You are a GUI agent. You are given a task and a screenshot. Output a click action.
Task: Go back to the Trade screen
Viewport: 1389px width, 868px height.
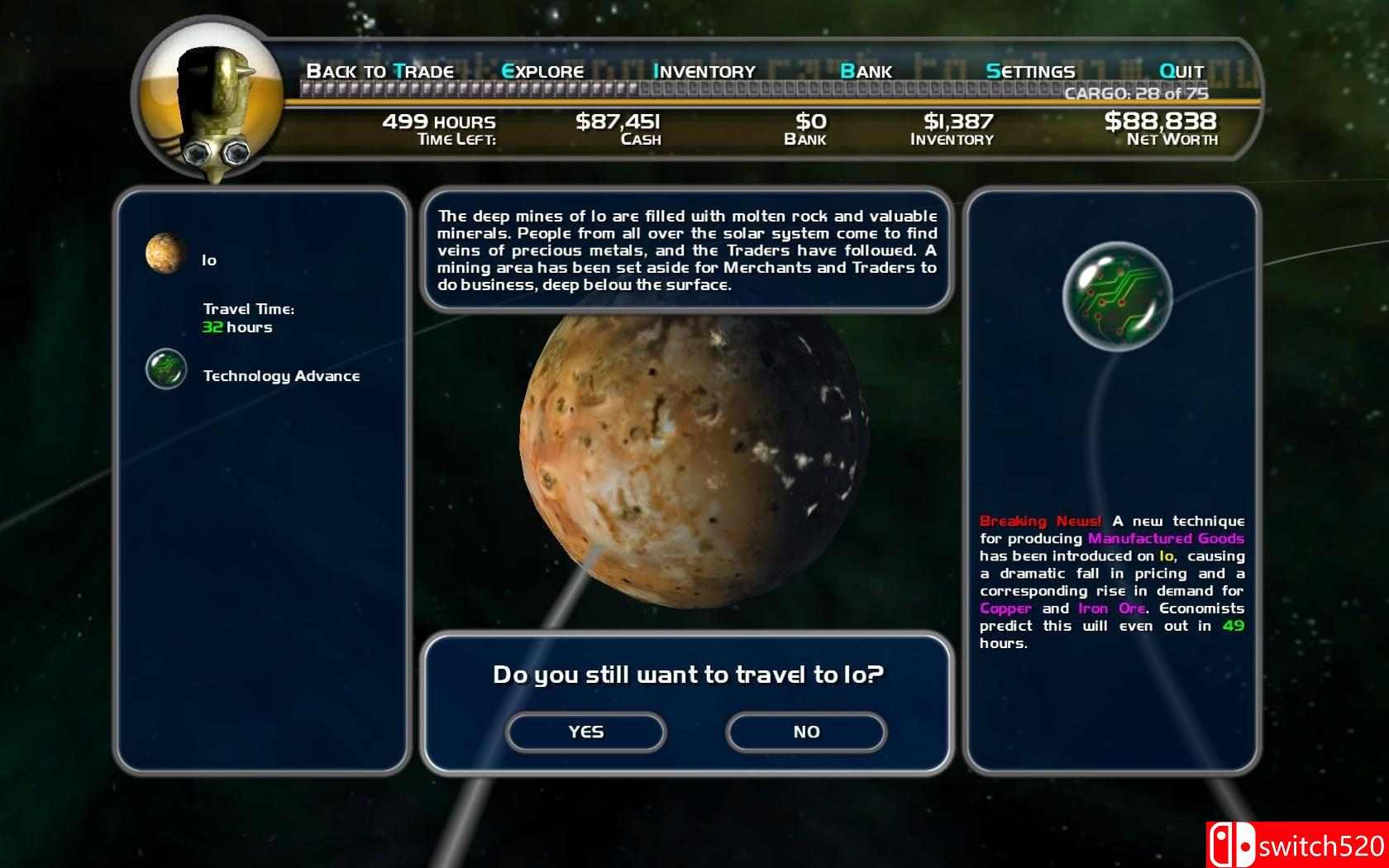[380, 71]
